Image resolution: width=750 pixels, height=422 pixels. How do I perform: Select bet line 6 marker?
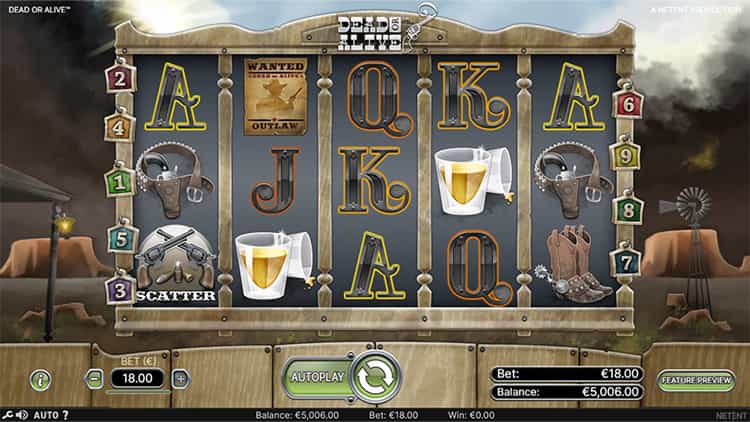[x=629, y=102]
